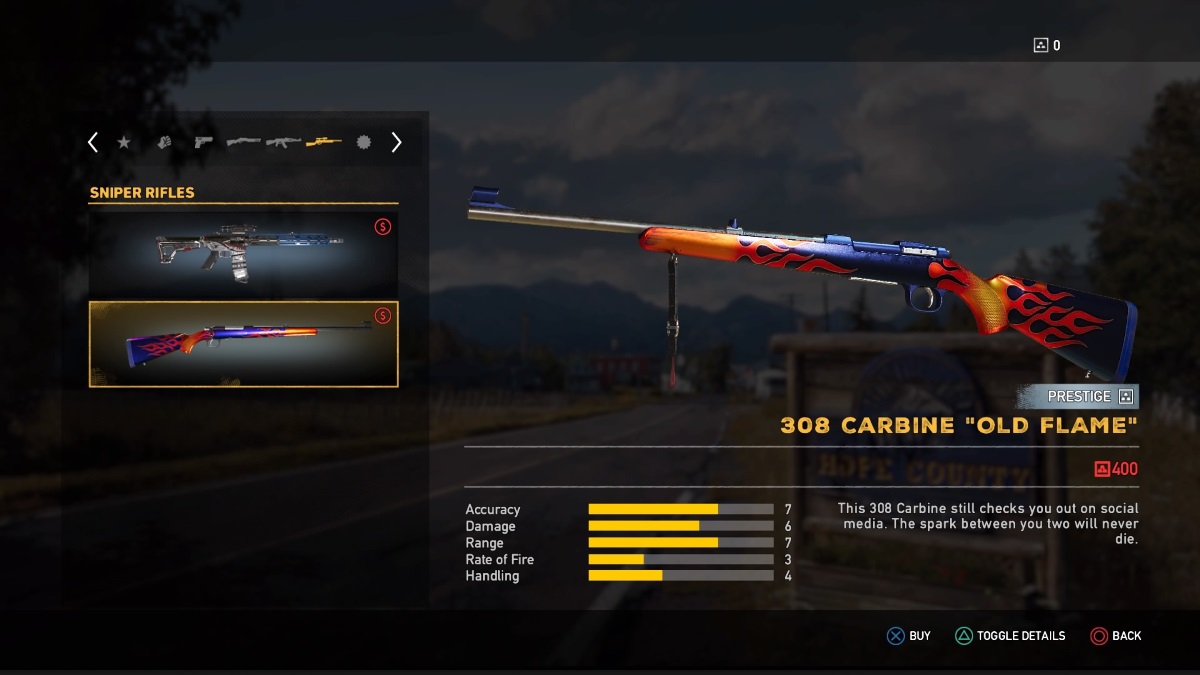
Task: Open the spiky round badge category tab
Action: tap(363, 143)
